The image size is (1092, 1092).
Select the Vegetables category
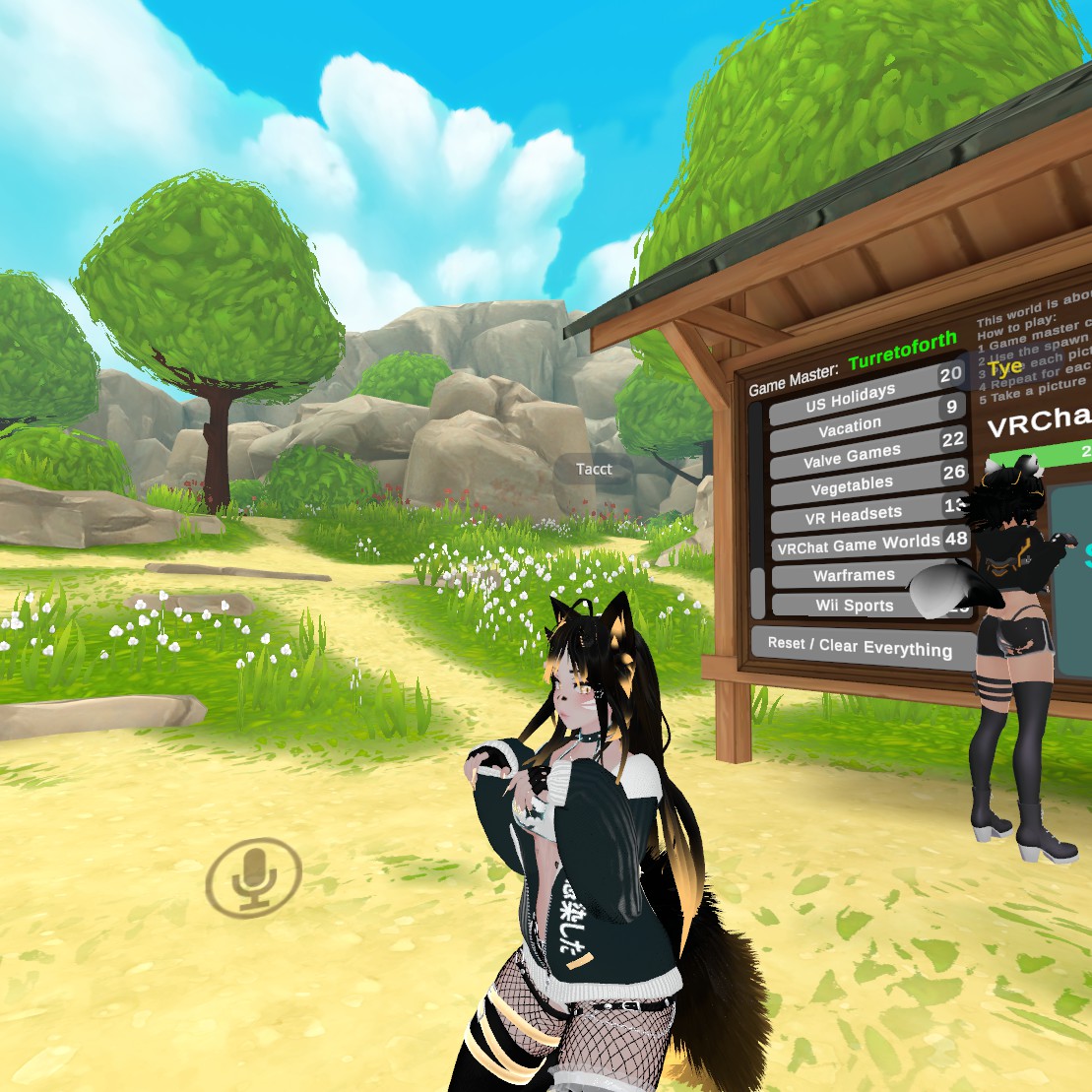[x=852, y=486]
